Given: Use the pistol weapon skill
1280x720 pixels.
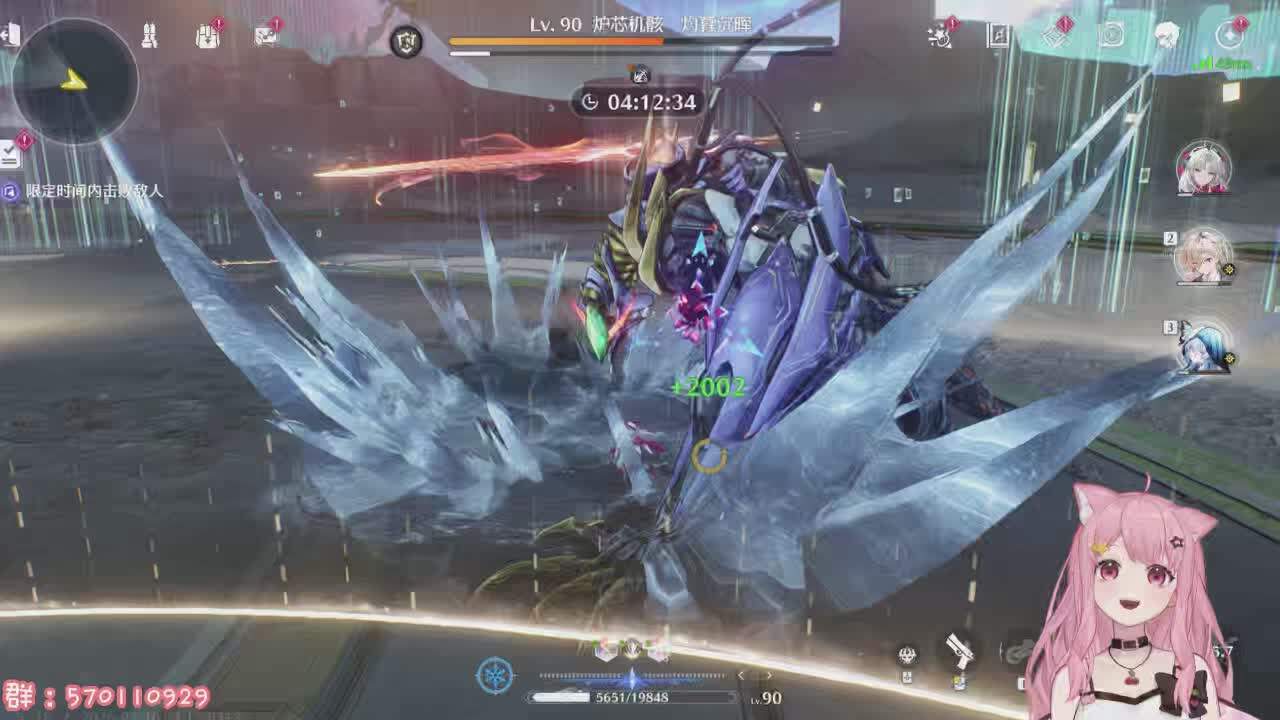Looking at the screenshot, I should click(960, 651).
